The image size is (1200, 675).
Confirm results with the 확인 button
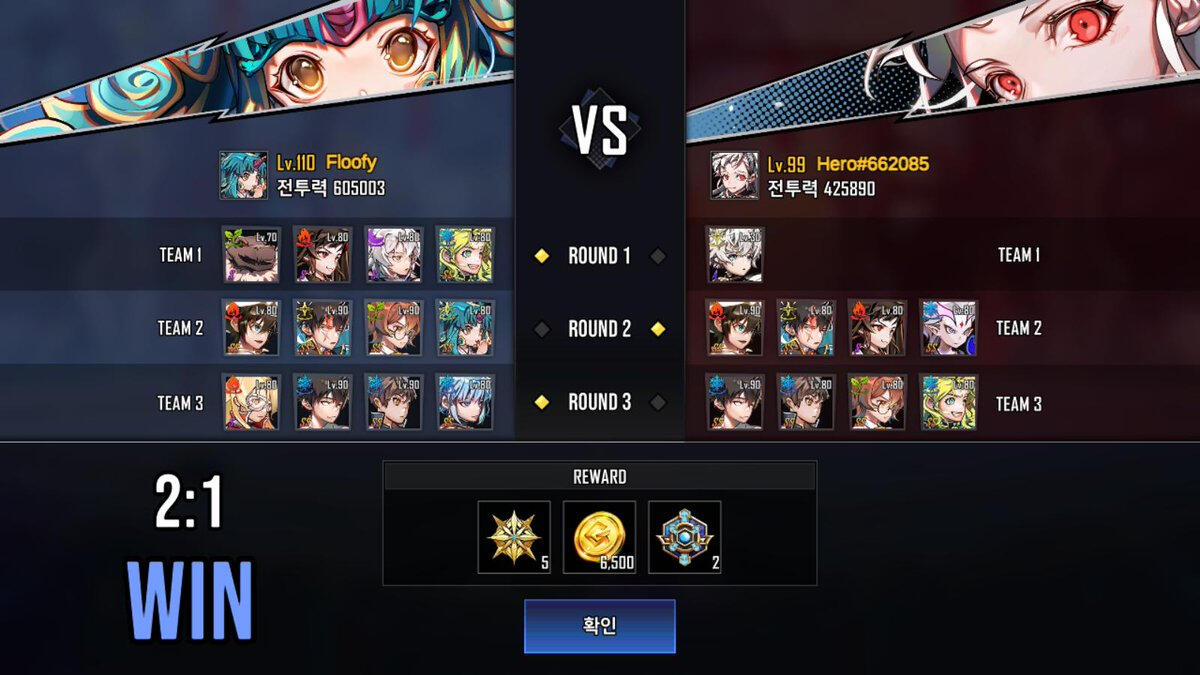[x=599, y=626]
